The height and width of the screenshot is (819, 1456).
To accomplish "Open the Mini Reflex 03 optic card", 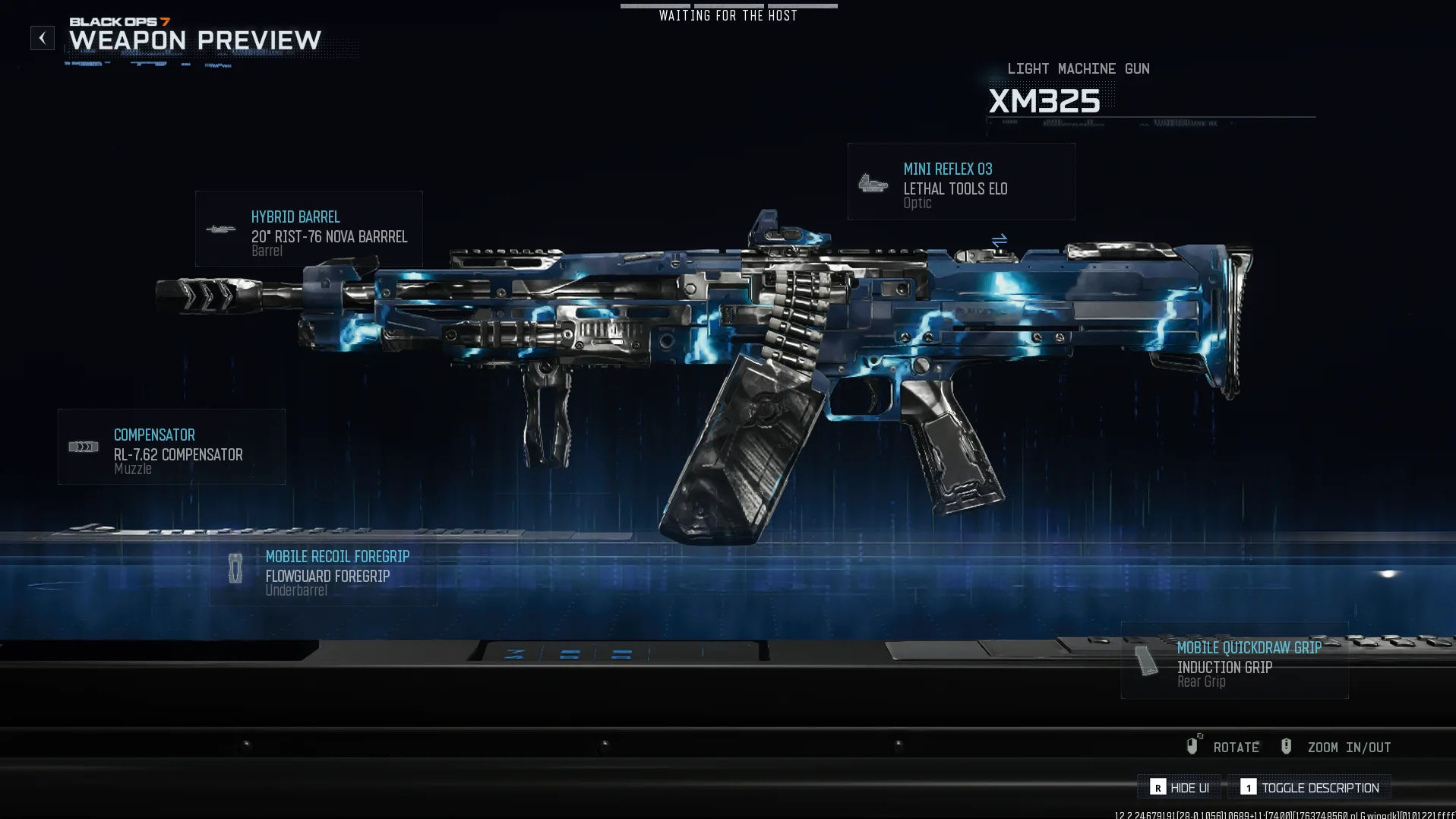I will pyautogui.click(x=961, y=182).
